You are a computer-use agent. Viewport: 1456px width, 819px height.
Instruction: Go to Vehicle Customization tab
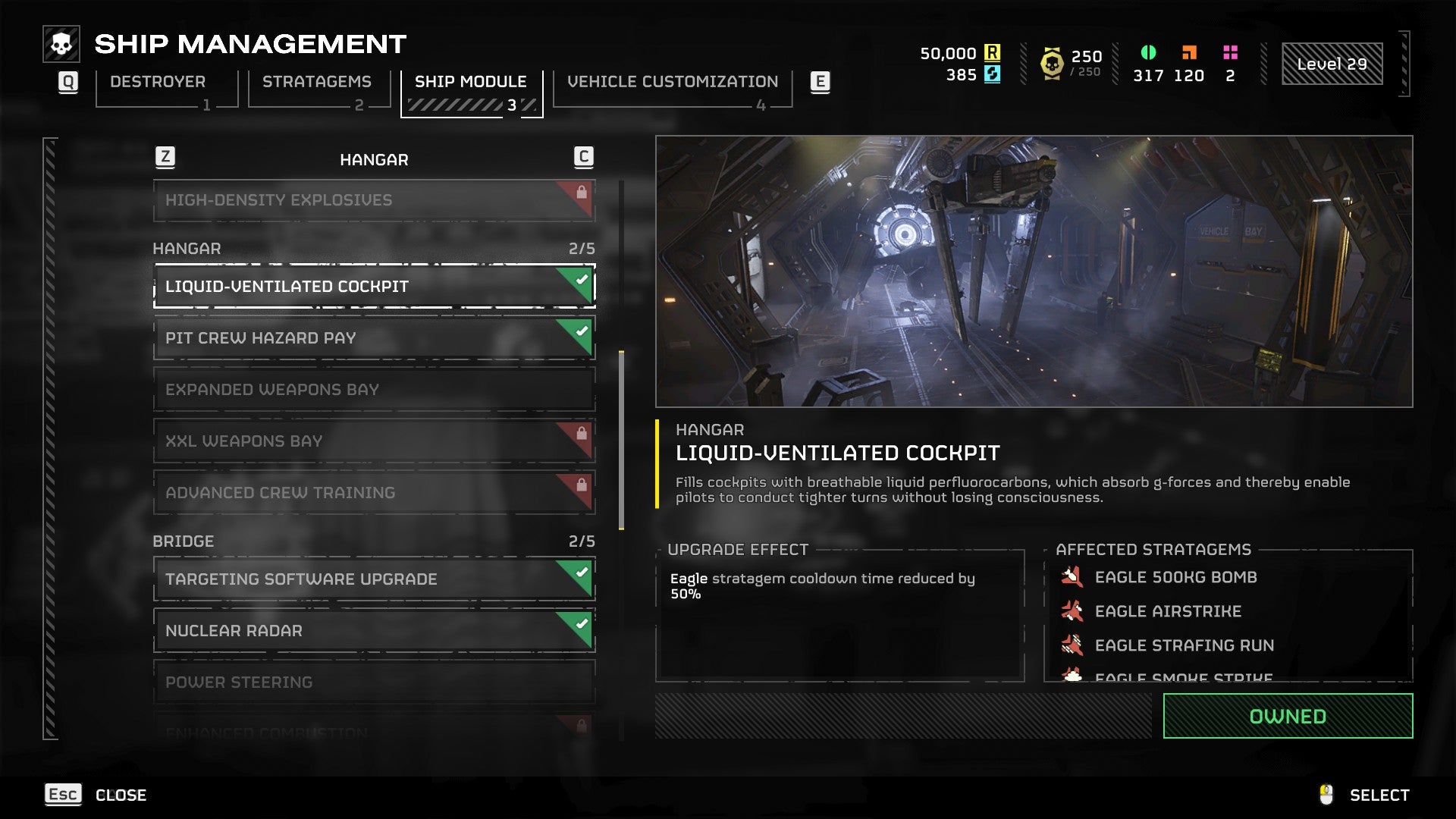(x=672, y=83)
